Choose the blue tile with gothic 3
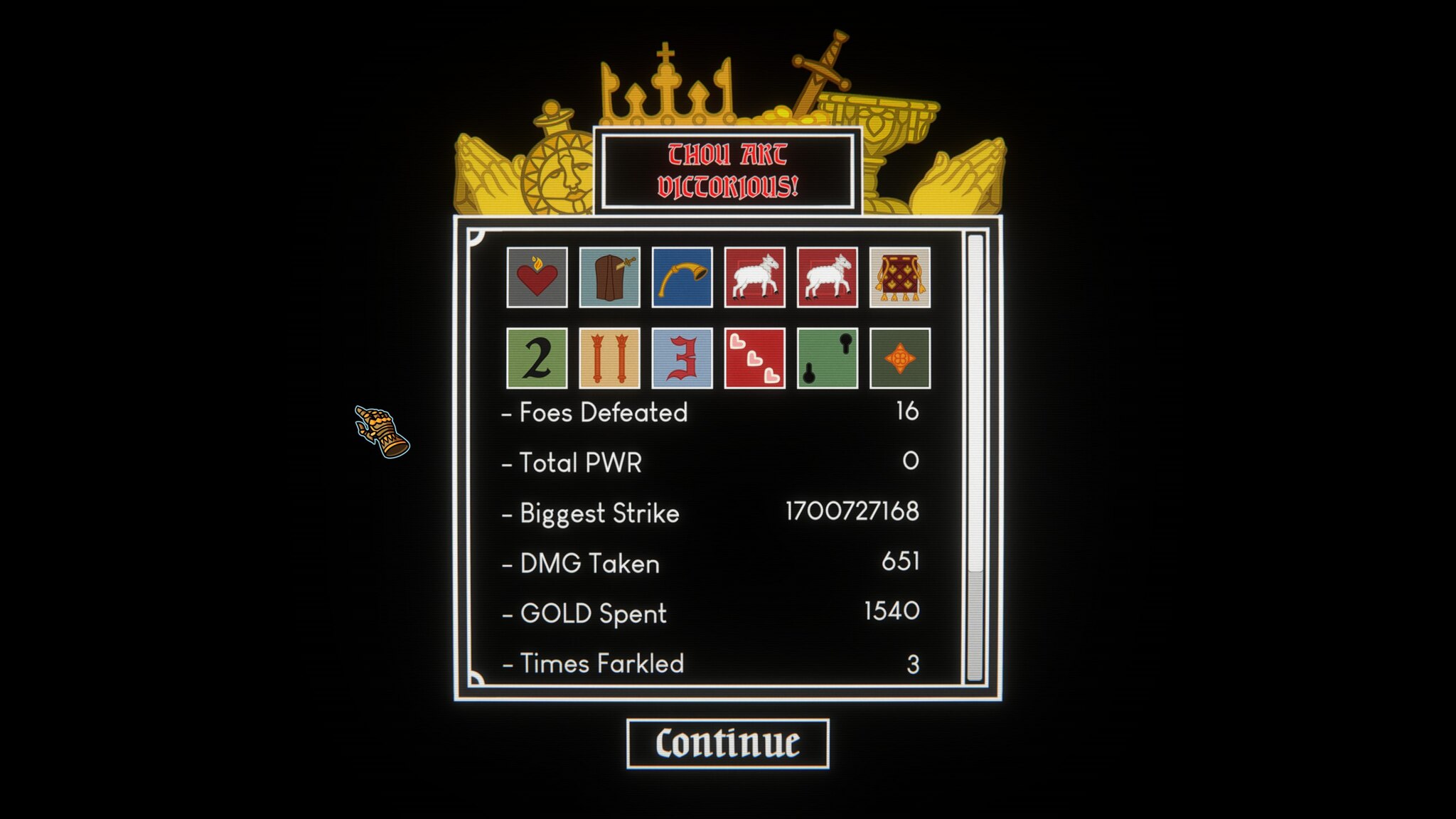Viewport: 1456px width, 819px height. tap(682, 358)
